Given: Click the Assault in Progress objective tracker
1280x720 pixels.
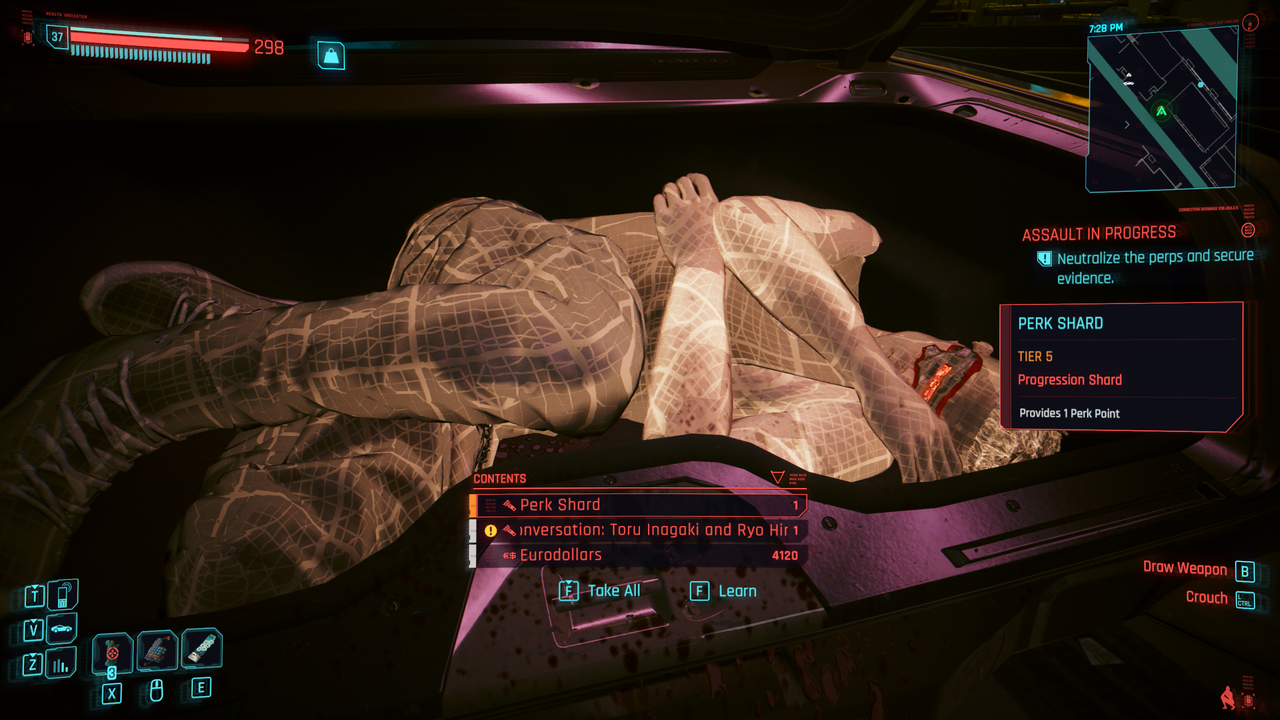Looking at the screenshot, I should coord(1099,234).
